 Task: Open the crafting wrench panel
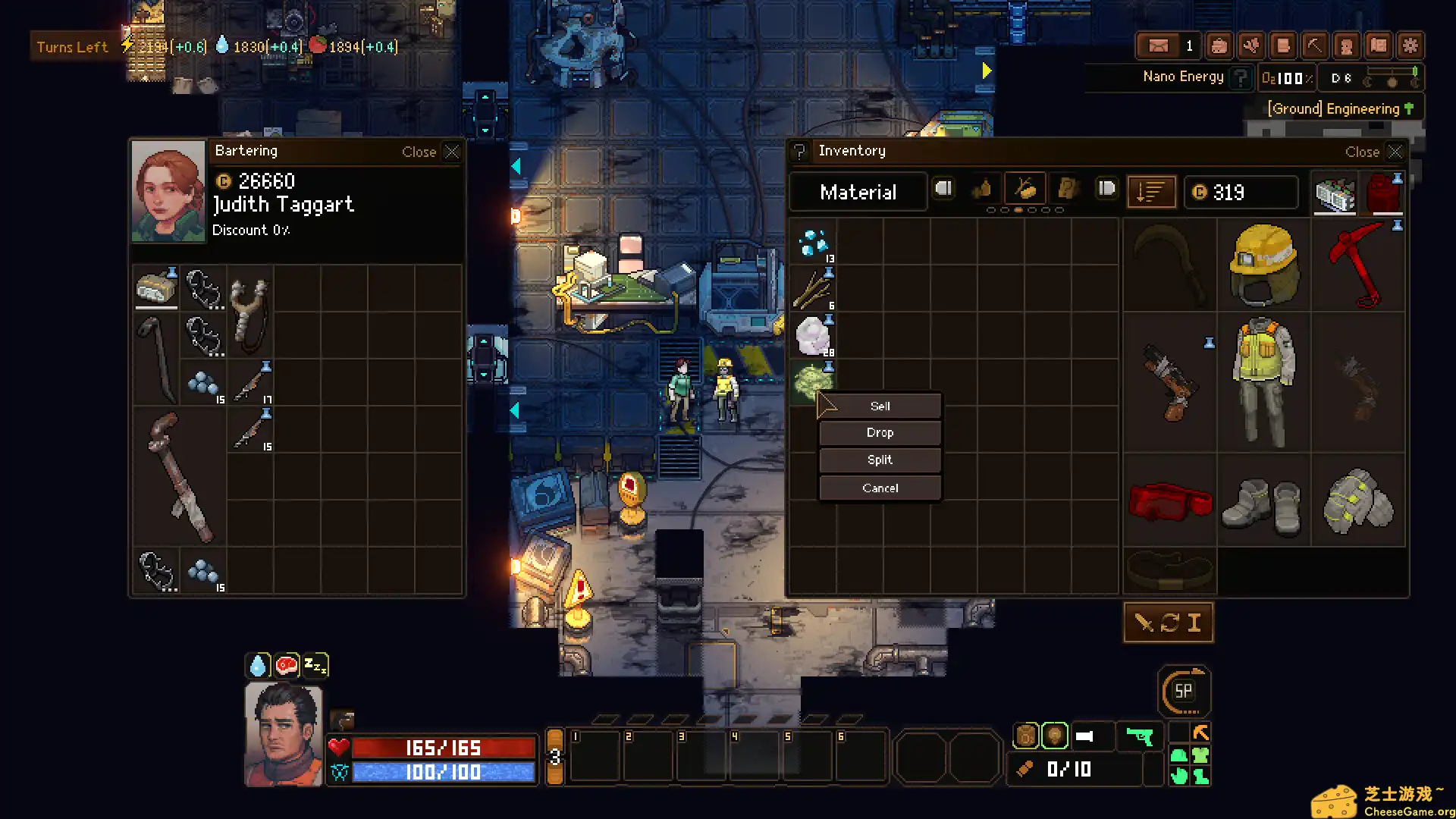[1250, 45]
